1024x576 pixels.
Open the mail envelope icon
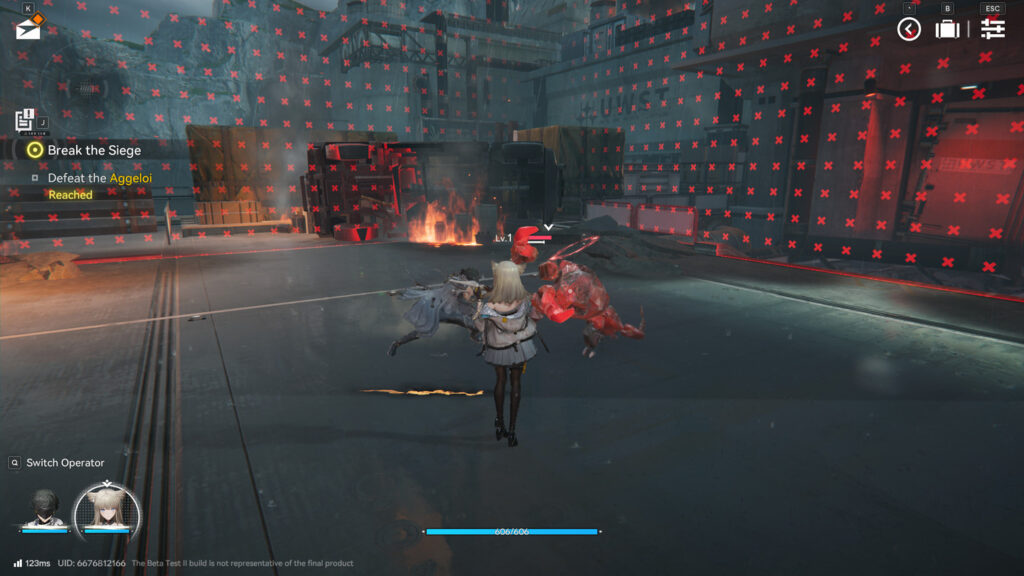pyautogui.click(x=28, y=29)
